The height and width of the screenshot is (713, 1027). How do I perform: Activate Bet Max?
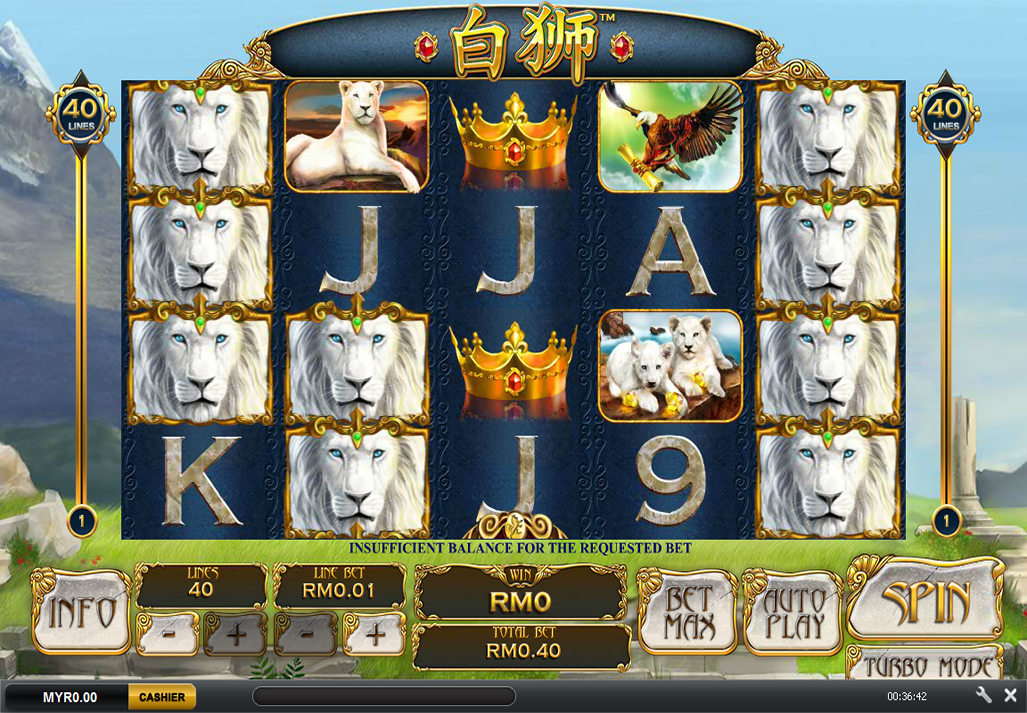[x=689, y=611]
